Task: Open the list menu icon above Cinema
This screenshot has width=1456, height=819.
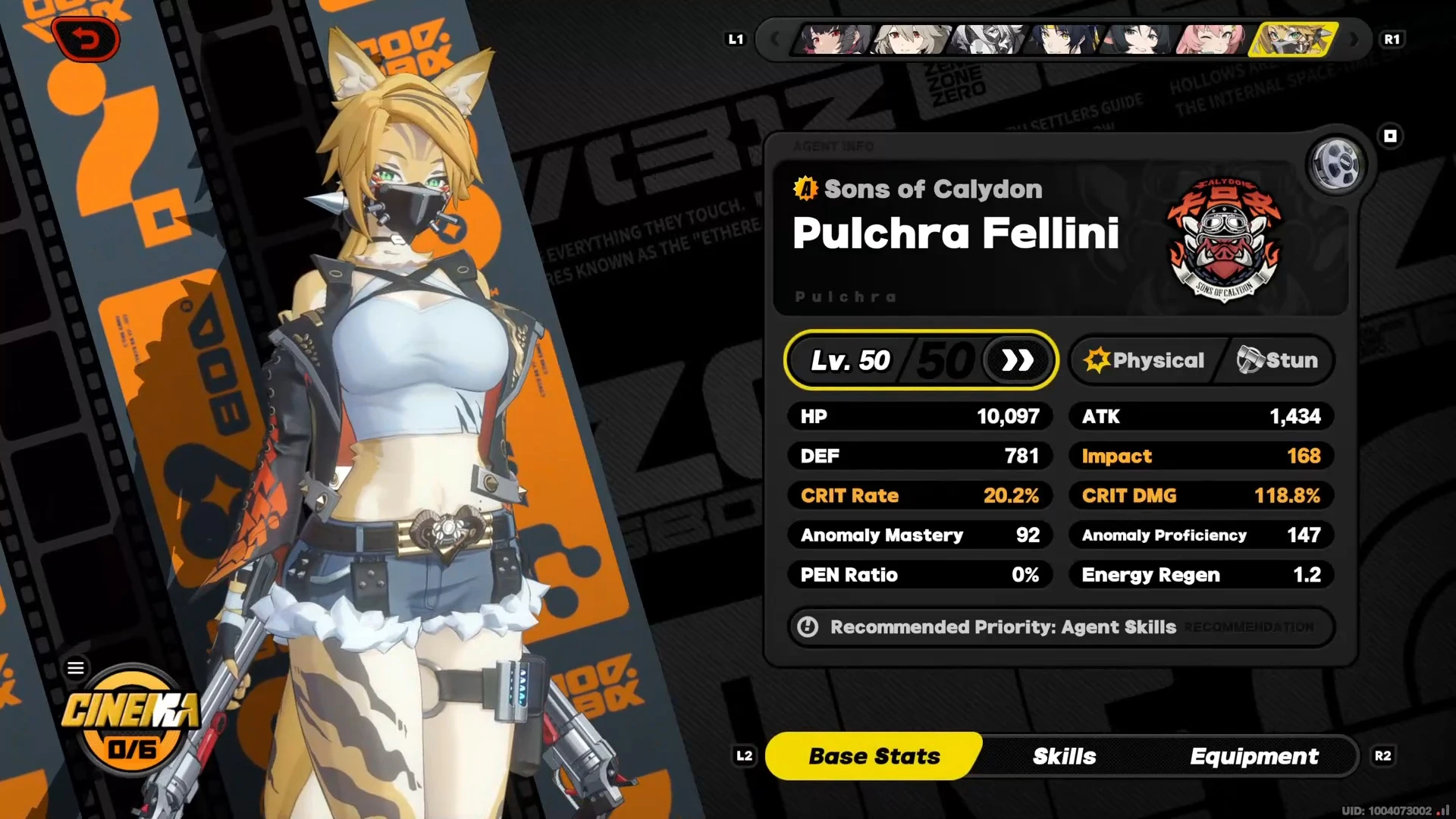Action: (76, 668)
